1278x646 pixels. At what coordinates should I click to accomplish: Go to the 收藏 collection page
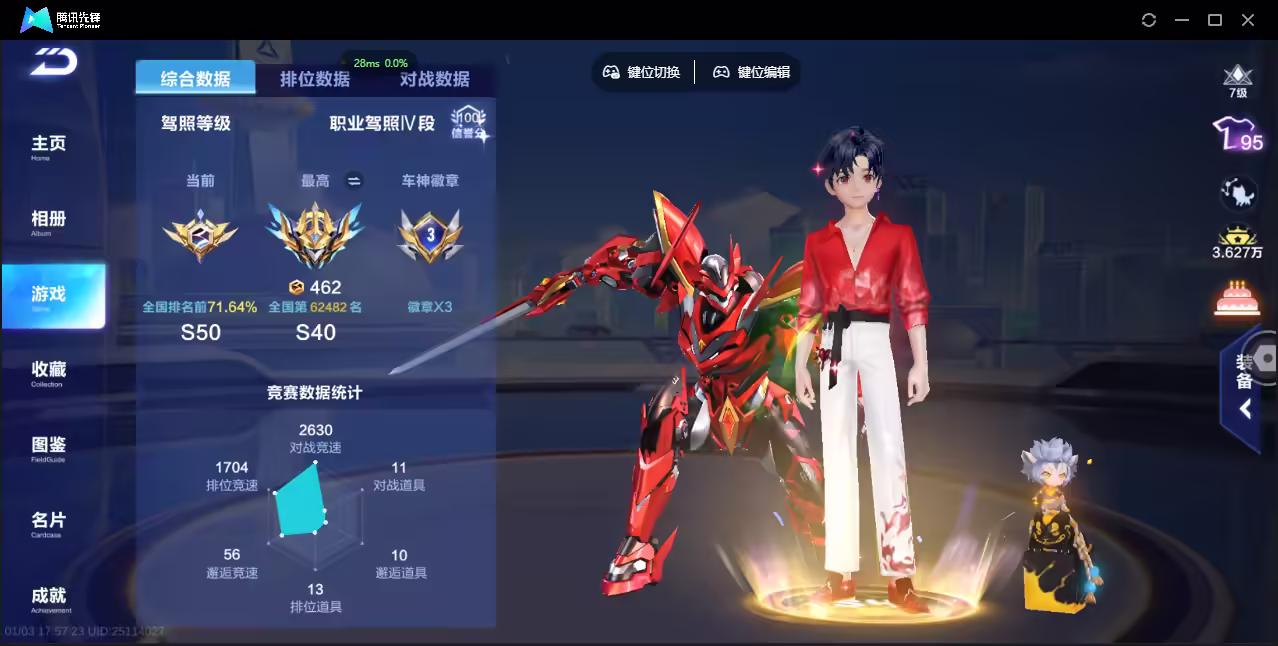pyautogui.click(x=48, y=372)
